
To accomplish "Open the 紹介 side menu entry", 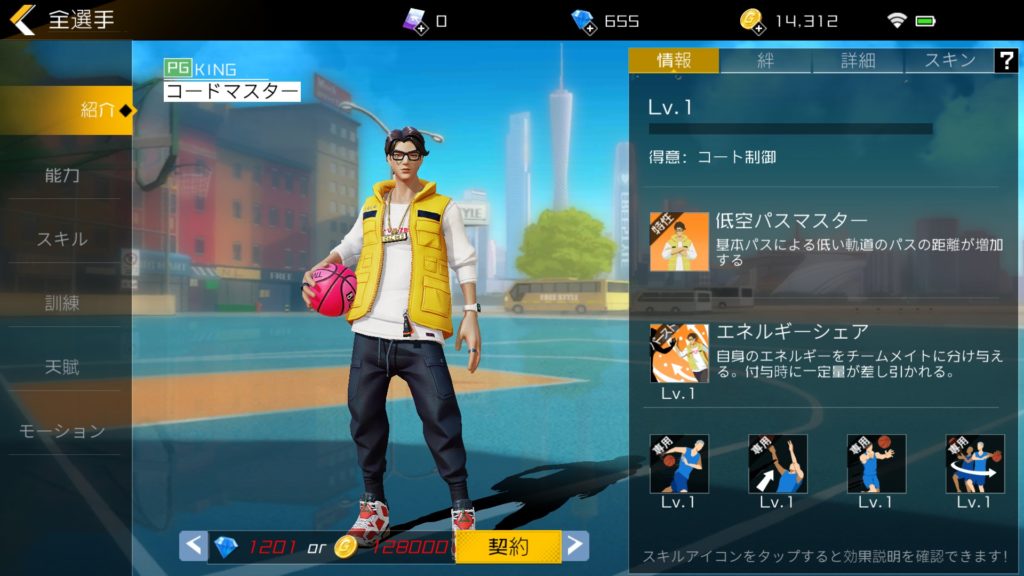I will 66,110.
